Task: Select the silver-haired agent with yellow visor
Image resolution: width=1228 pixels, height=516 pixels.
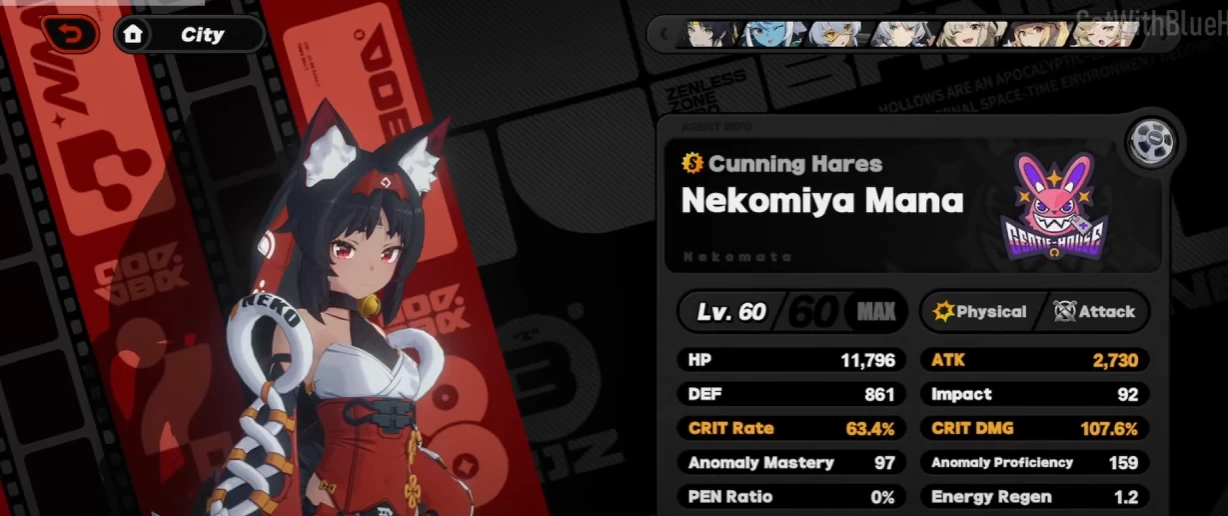Action: pos(833,35)
